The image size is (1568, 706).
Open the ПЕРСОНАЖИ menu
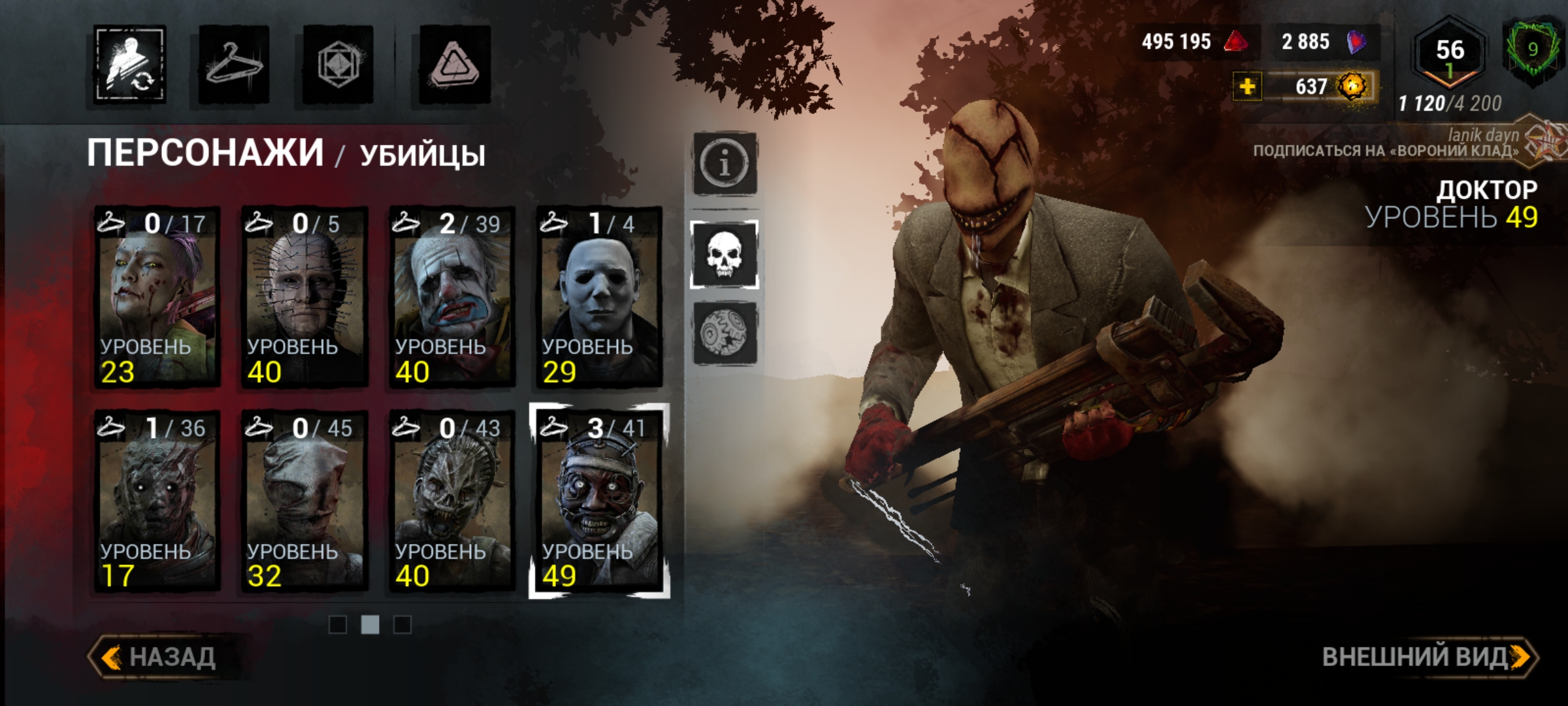tap(206, 152)
